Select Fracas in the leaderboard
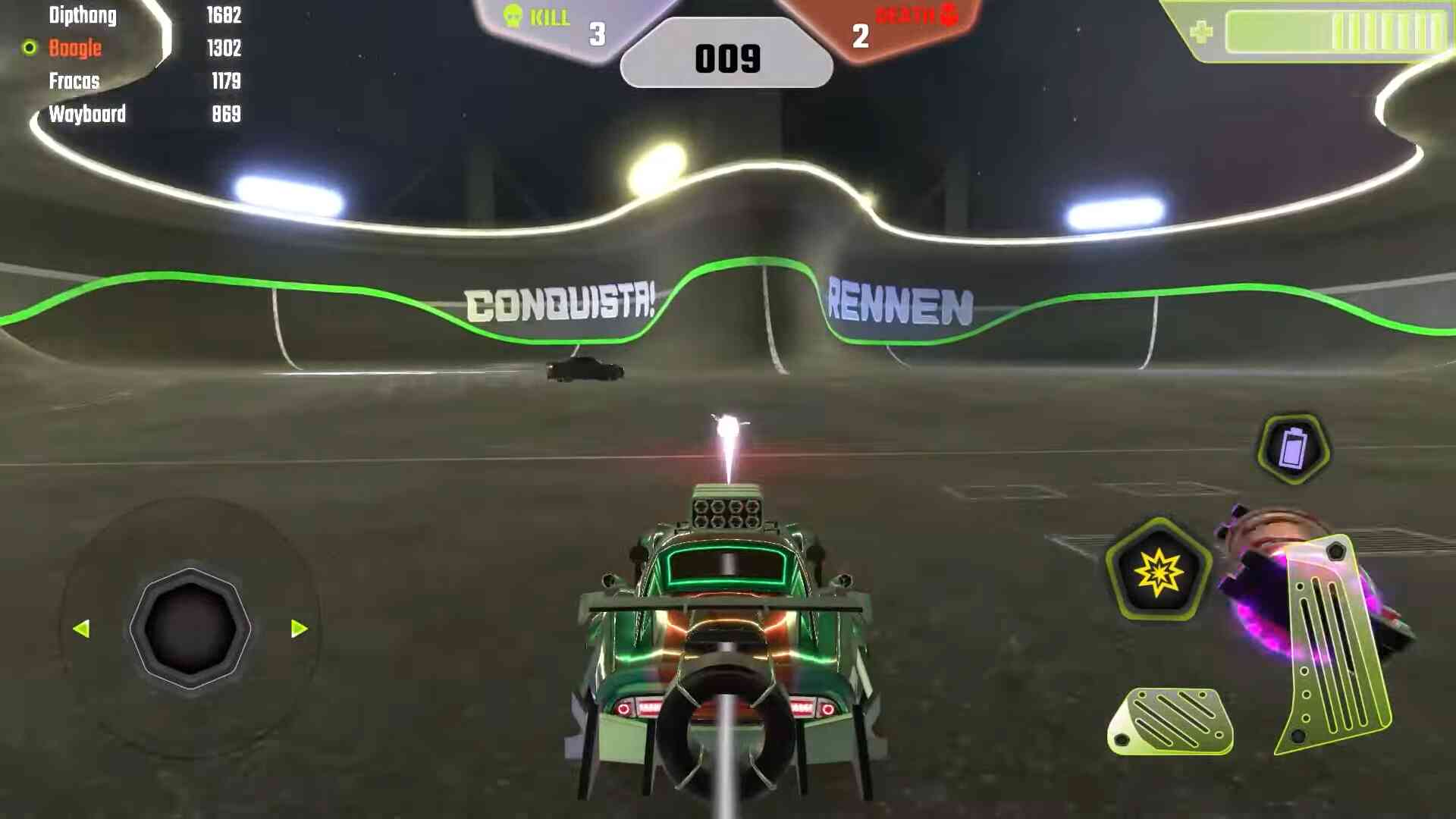The width and height of the screenshot is (1456, 819). pos(74,81)
